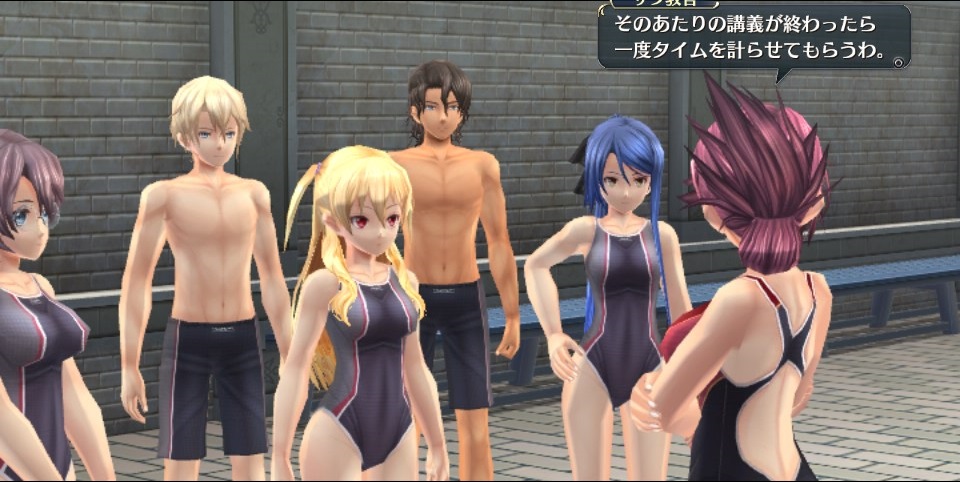This screenshot has height=482, width=960.
Task: Advance the instructor's dialogue speech bubble
Action: pyautogui.click(x=752, y=38)
